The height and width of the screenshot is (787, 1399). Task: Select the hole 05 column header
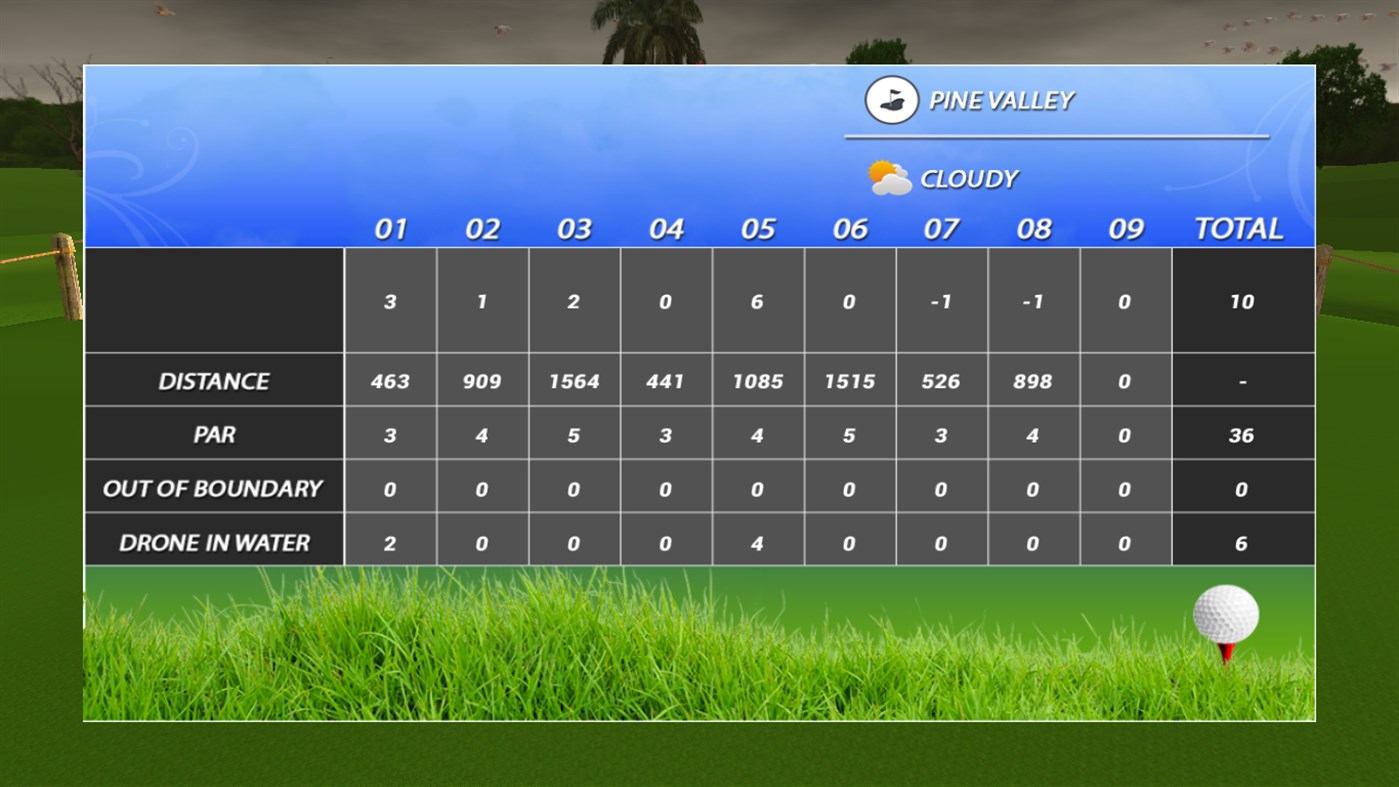[758, 228]
